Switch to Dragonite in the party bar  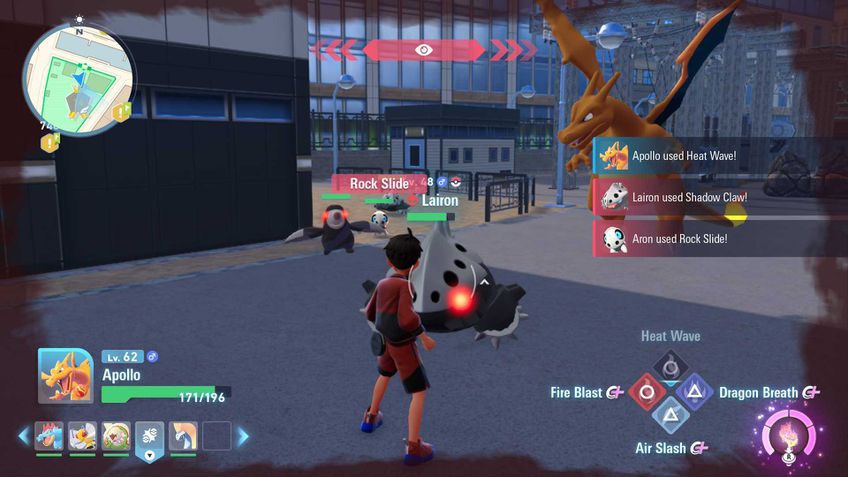pyautogui.click(x=183, y=436)
